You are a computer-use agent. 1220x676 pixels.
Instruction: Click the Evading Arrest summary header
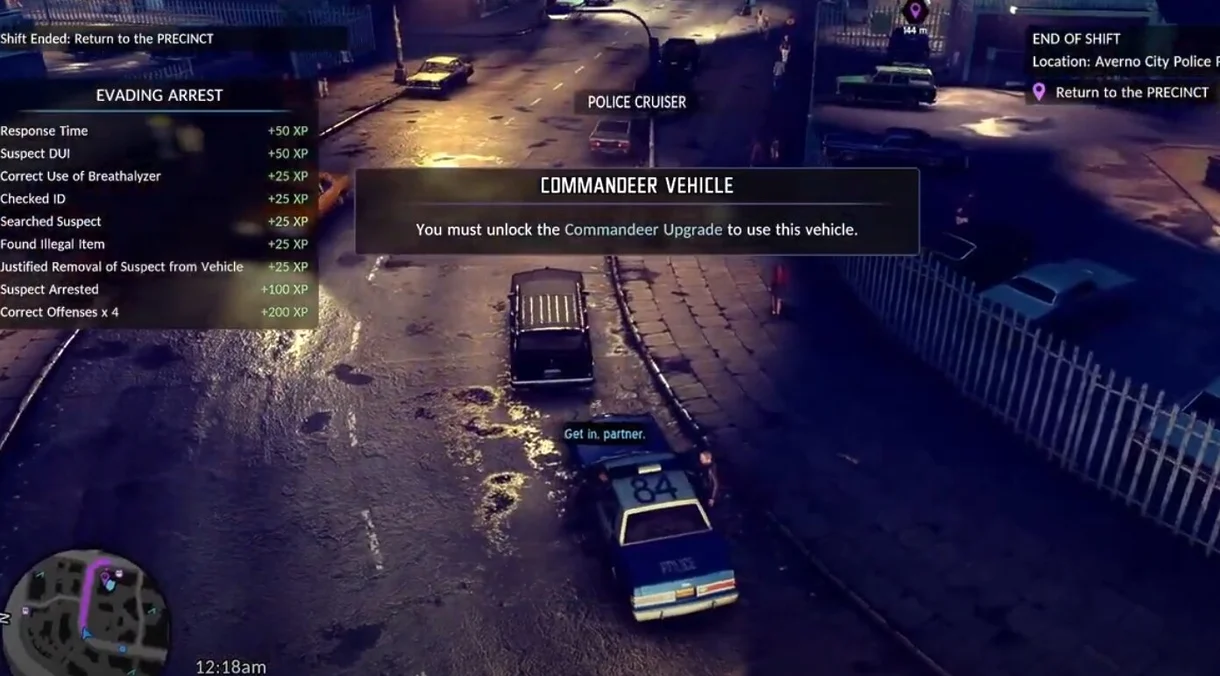159,96
